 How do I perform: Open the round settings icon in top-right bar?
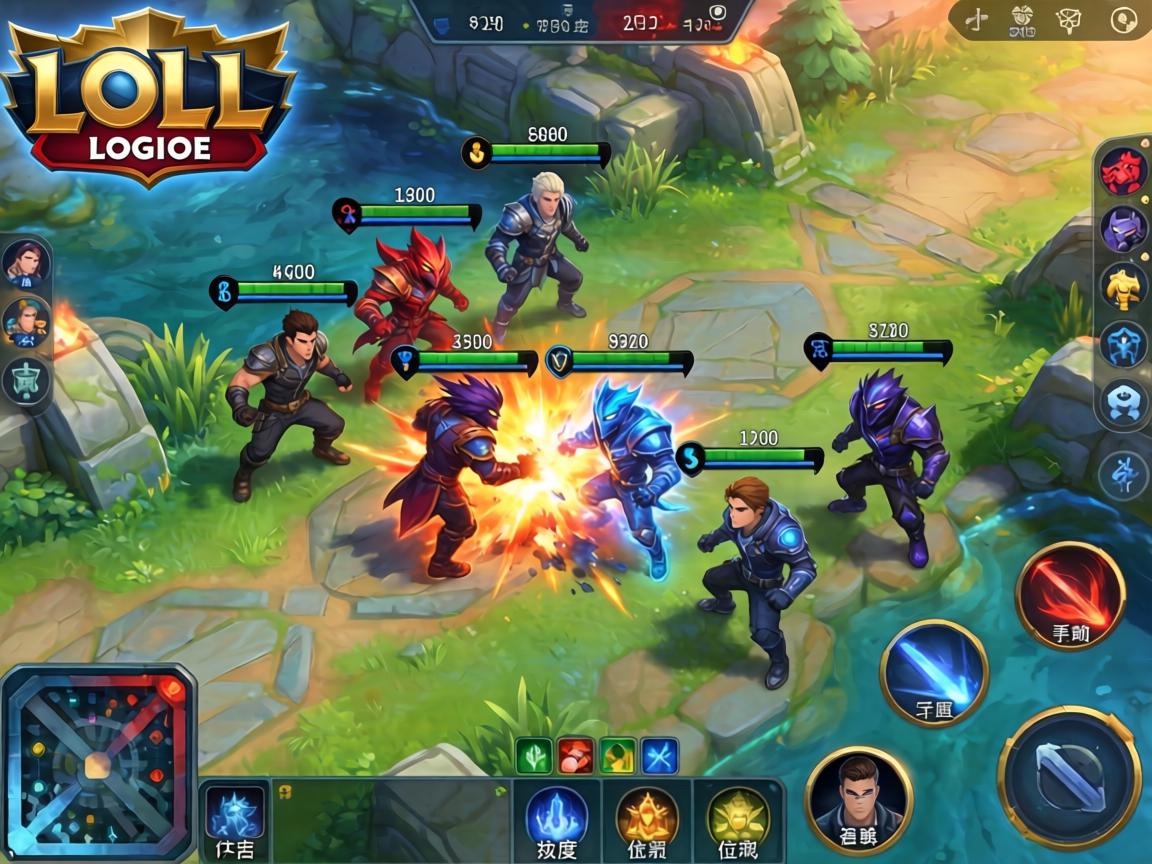click(x=1125, y=19)
